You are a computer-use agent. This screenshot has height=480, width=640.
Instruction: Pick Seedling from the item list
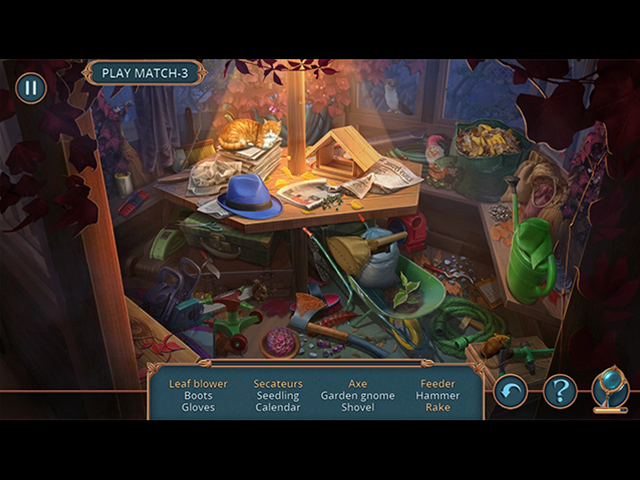point(278,395)
